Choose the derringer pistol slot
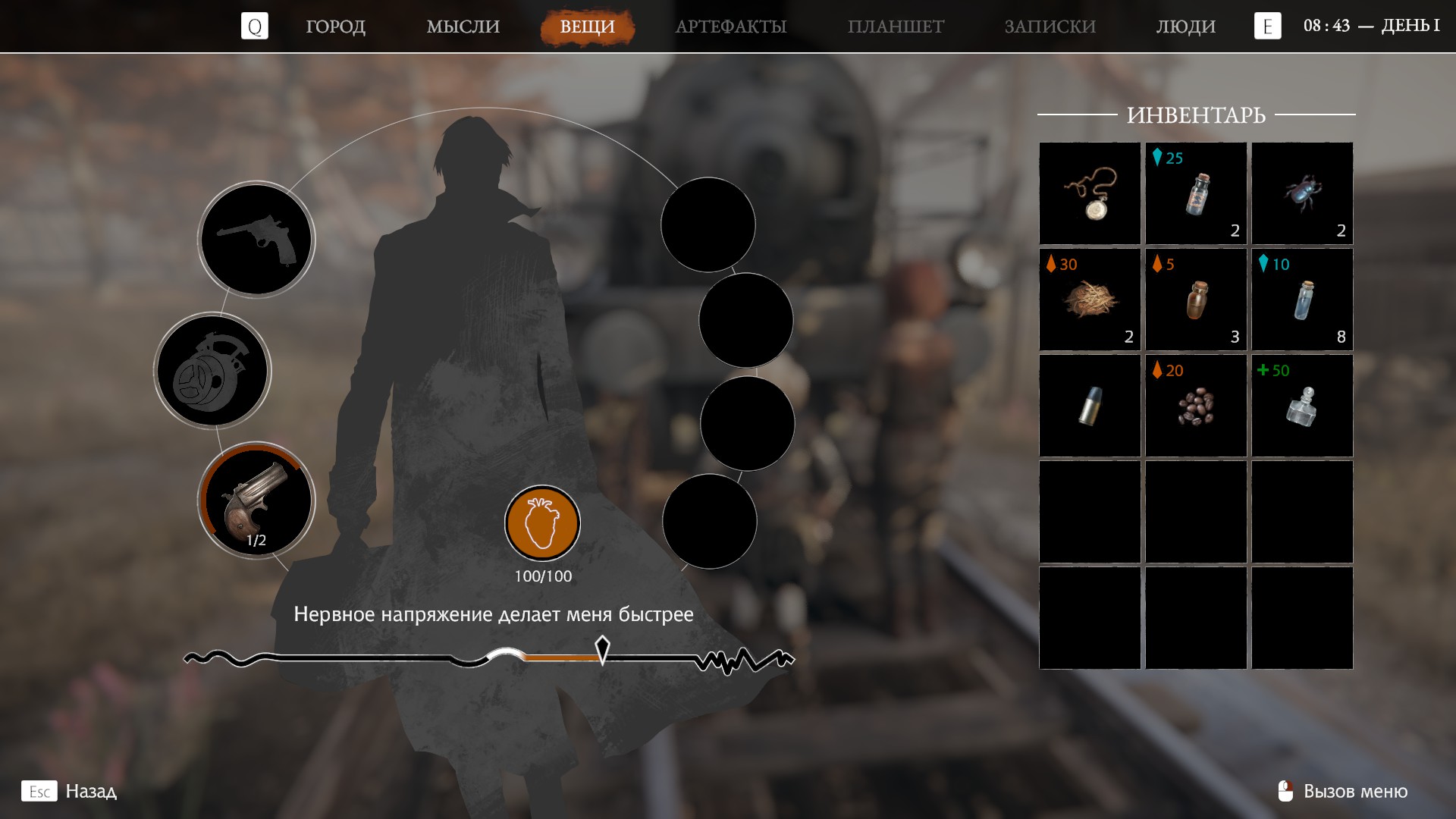 pos(256,500)
